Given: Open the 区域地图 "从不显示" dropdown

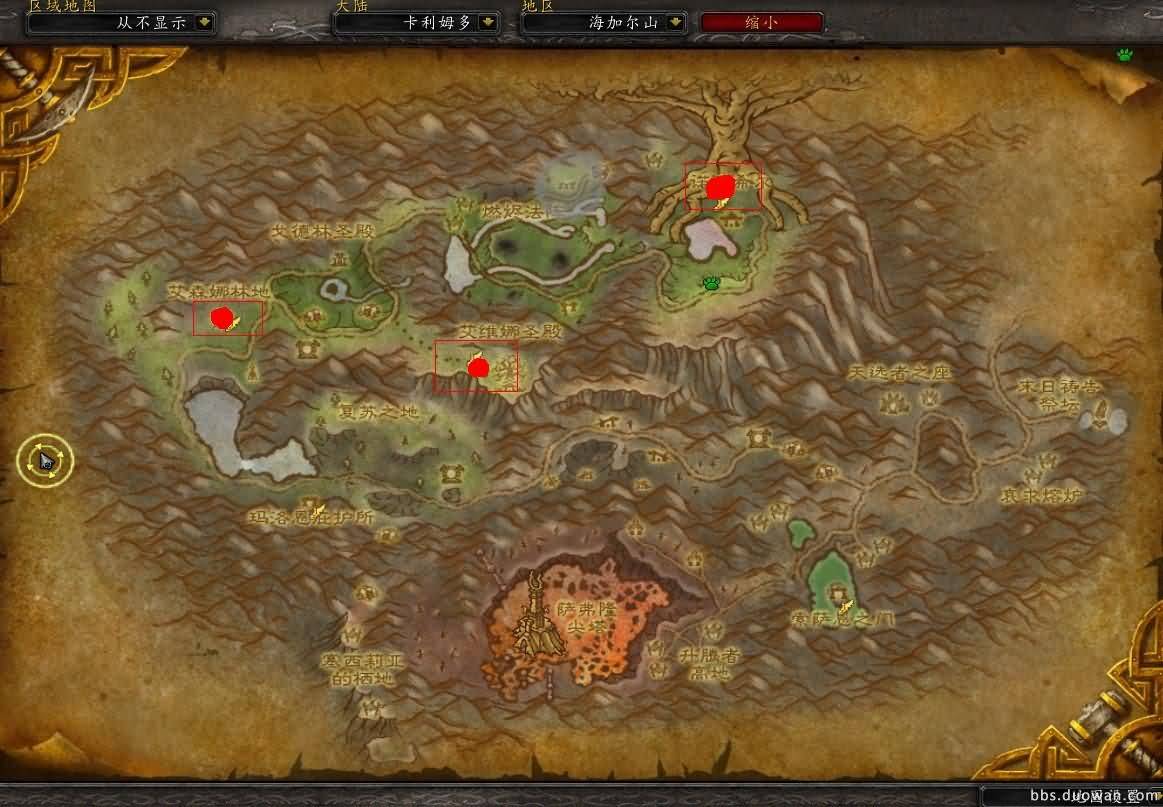Looking at the screenshot, I should 205,22.
